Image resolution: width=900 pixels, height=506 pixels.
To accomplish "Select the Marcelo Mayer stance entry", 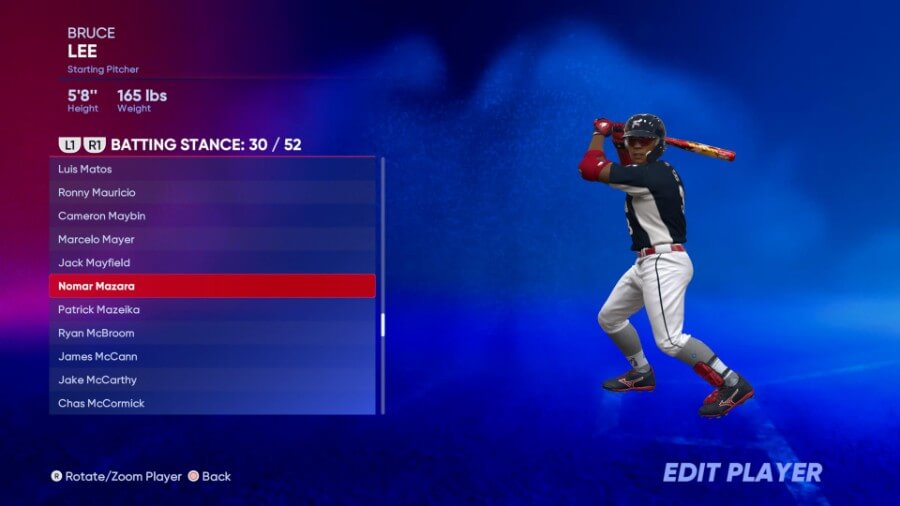I will [x=212, y=239].
